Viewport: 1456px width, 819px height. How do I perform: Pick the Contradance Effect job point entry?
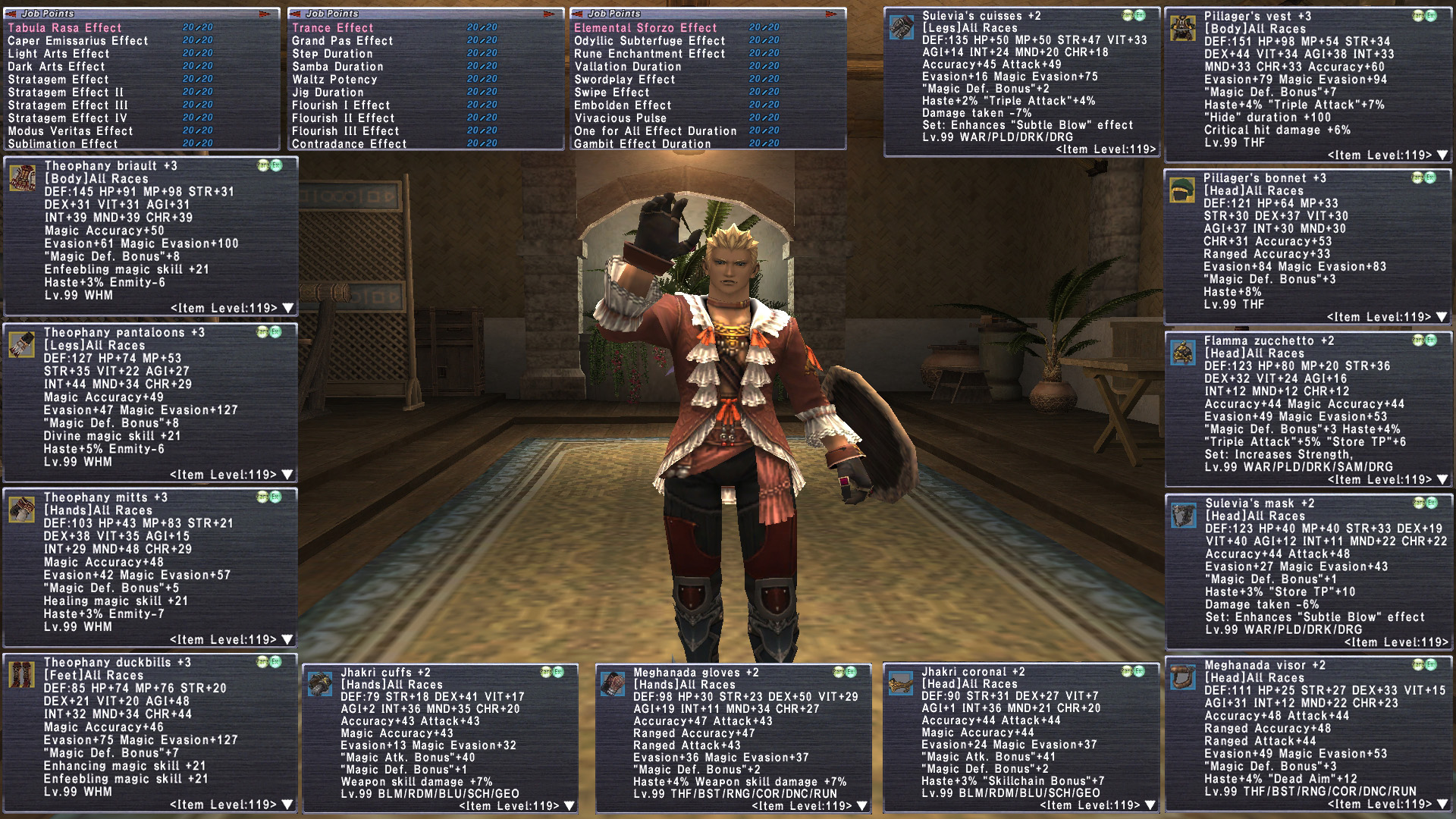coord(349,144)
